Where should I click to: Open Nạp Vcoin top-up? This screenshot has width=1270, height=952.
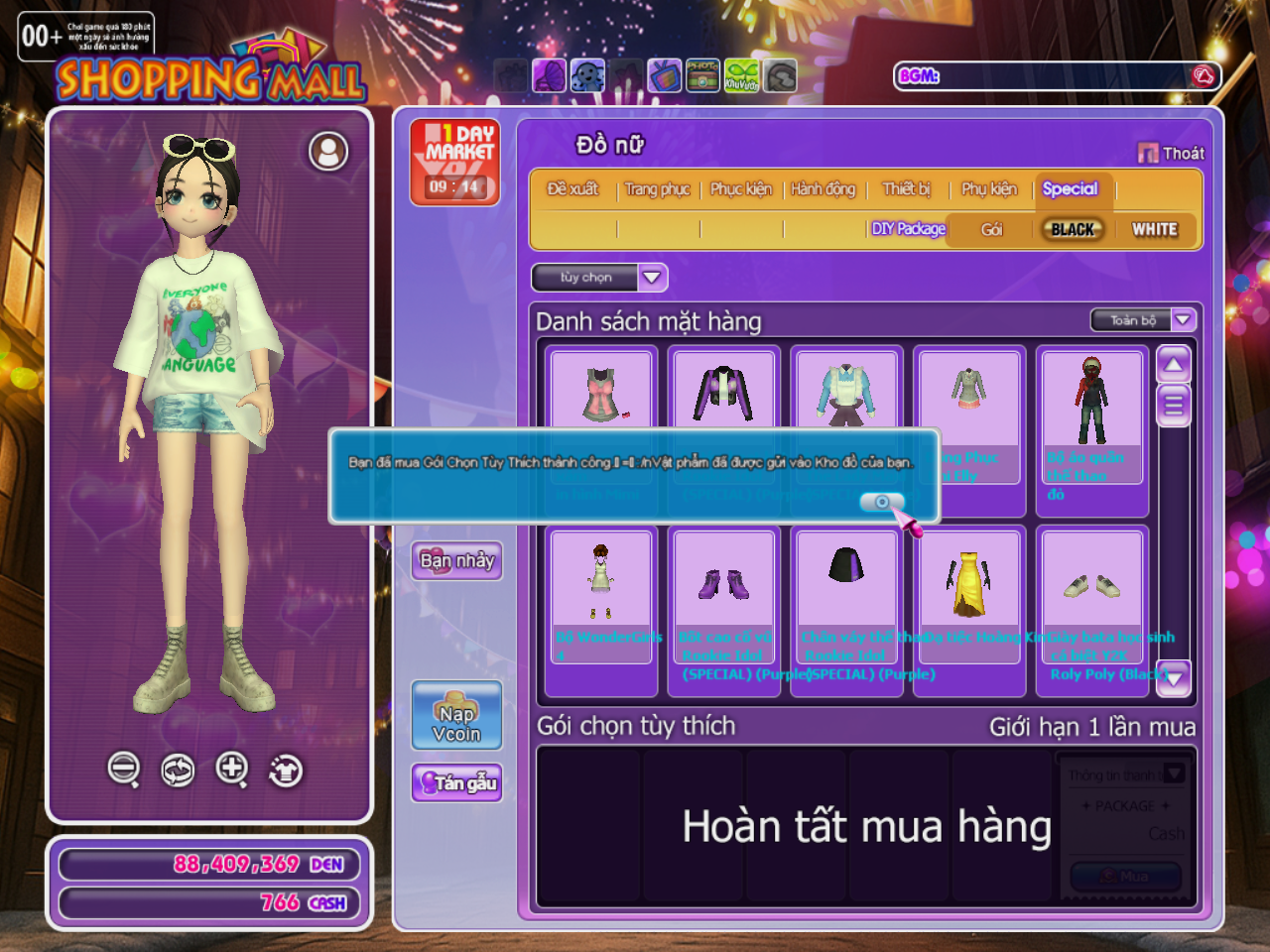pyautogui.click(x=456, y=716)
